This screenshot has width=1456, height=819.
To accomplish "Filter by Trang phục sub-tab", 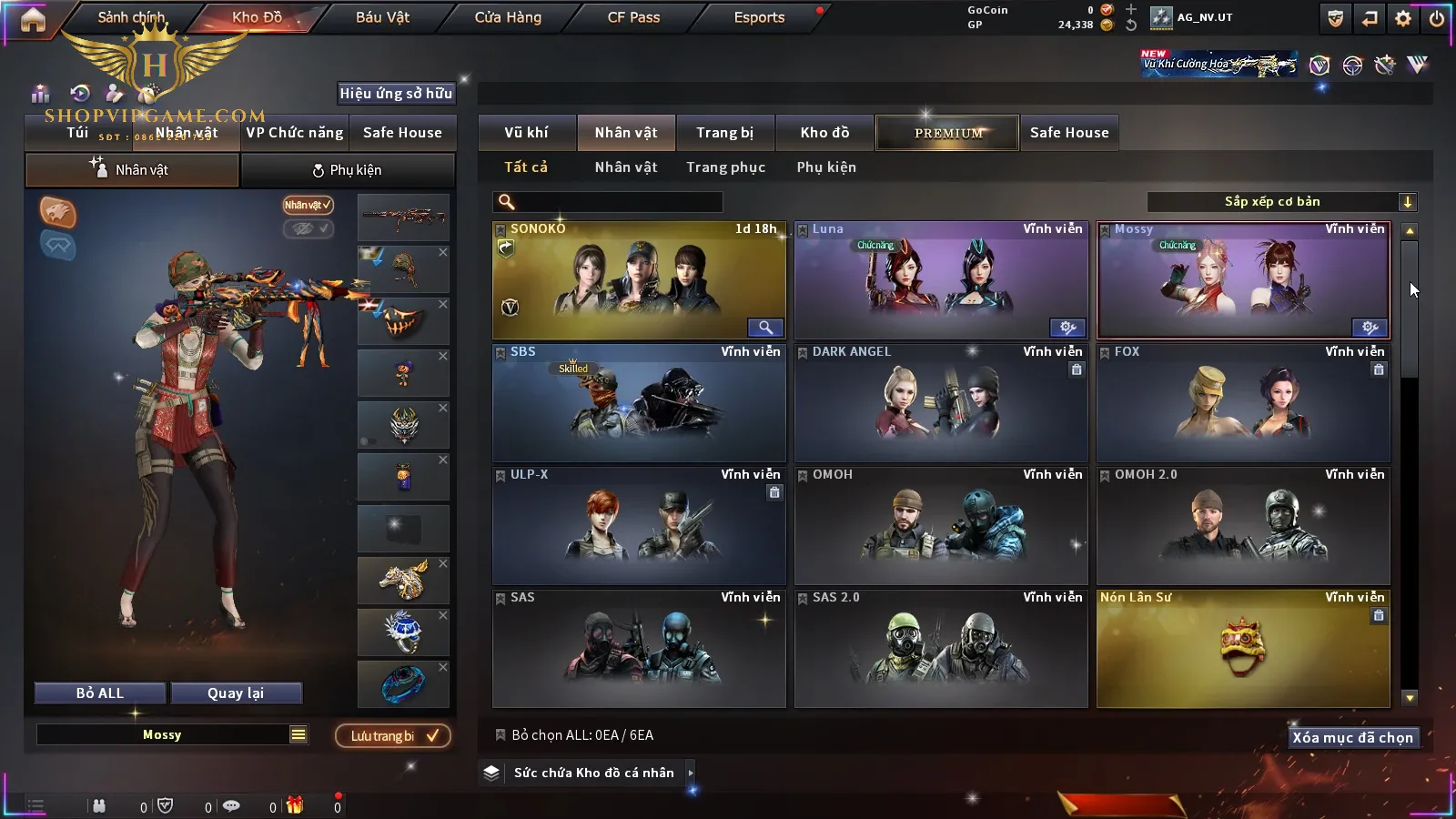I will pos(725,167).
